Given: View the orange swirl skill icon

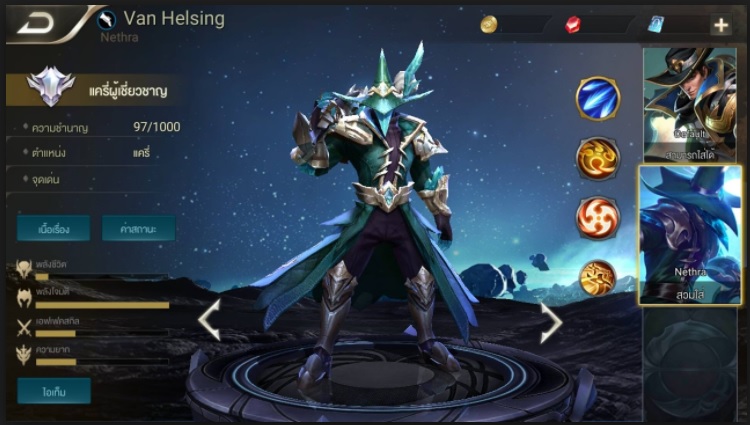Looking at the screenshot, I should (598, 158).
